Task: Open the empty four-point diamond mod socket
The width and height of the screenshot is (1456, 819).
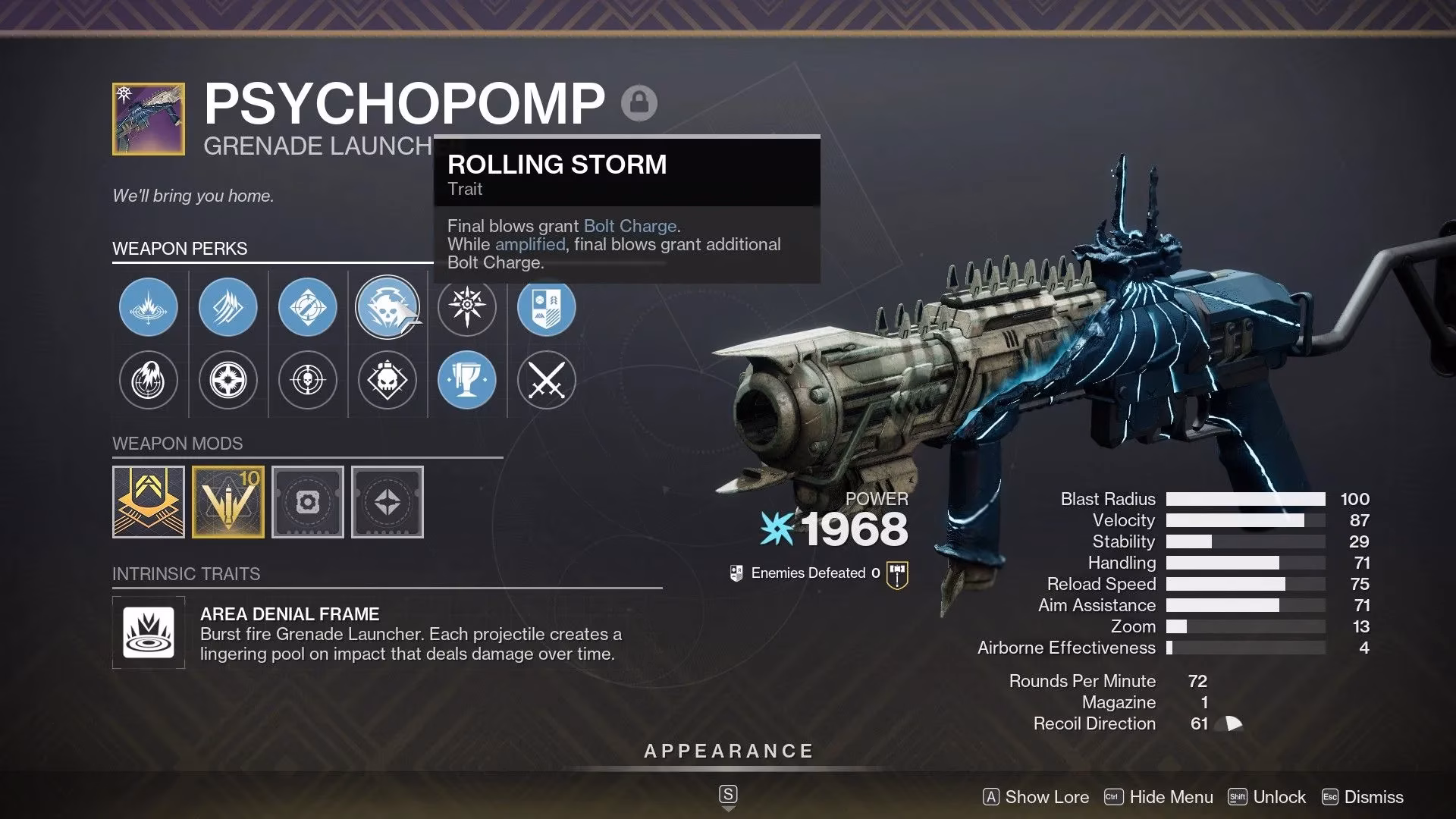Action: click(x=388, y=502)
